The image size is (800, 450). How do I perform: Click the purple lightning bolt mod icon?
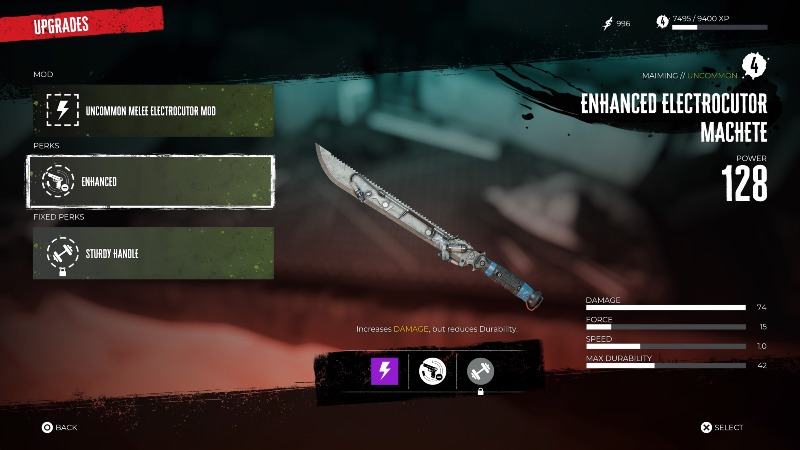[x=384, y=371]
